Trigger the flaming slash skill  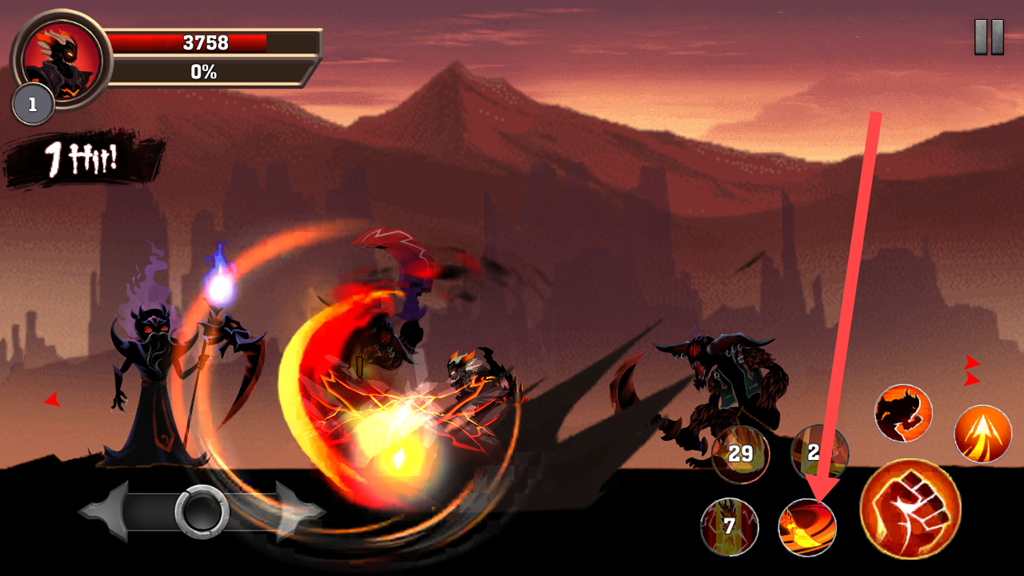(x=807, y=526)
